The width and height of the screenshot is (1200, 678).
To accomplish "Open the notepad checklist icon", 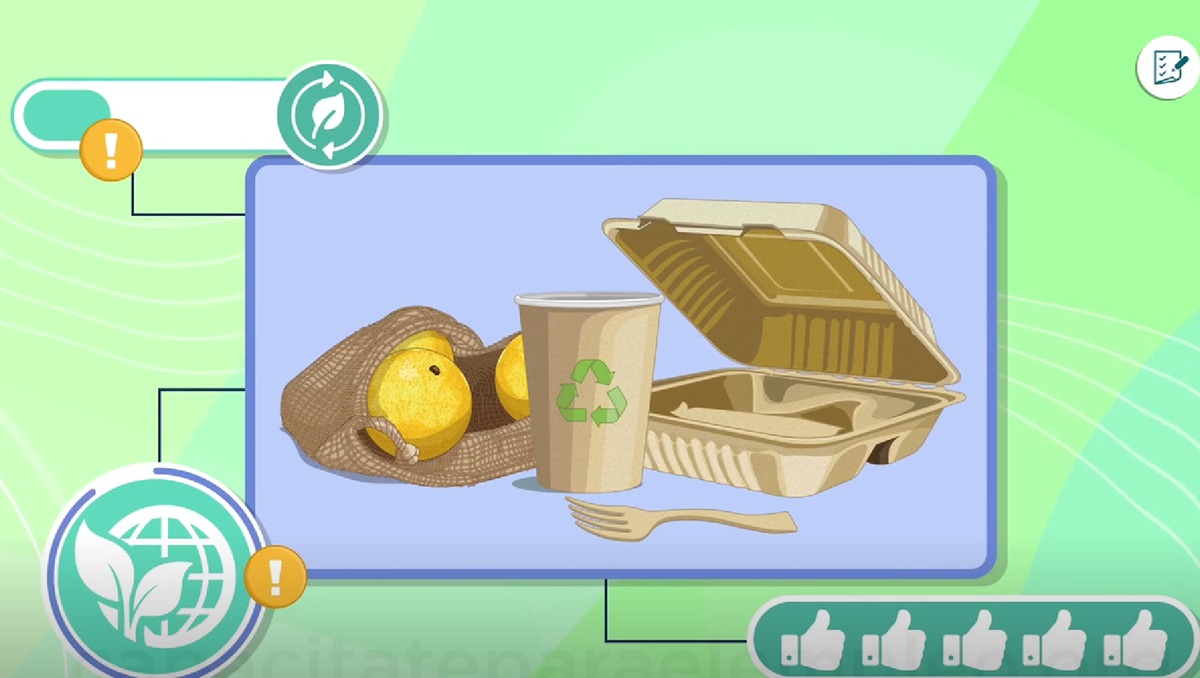I will (x=1167, y=69).
